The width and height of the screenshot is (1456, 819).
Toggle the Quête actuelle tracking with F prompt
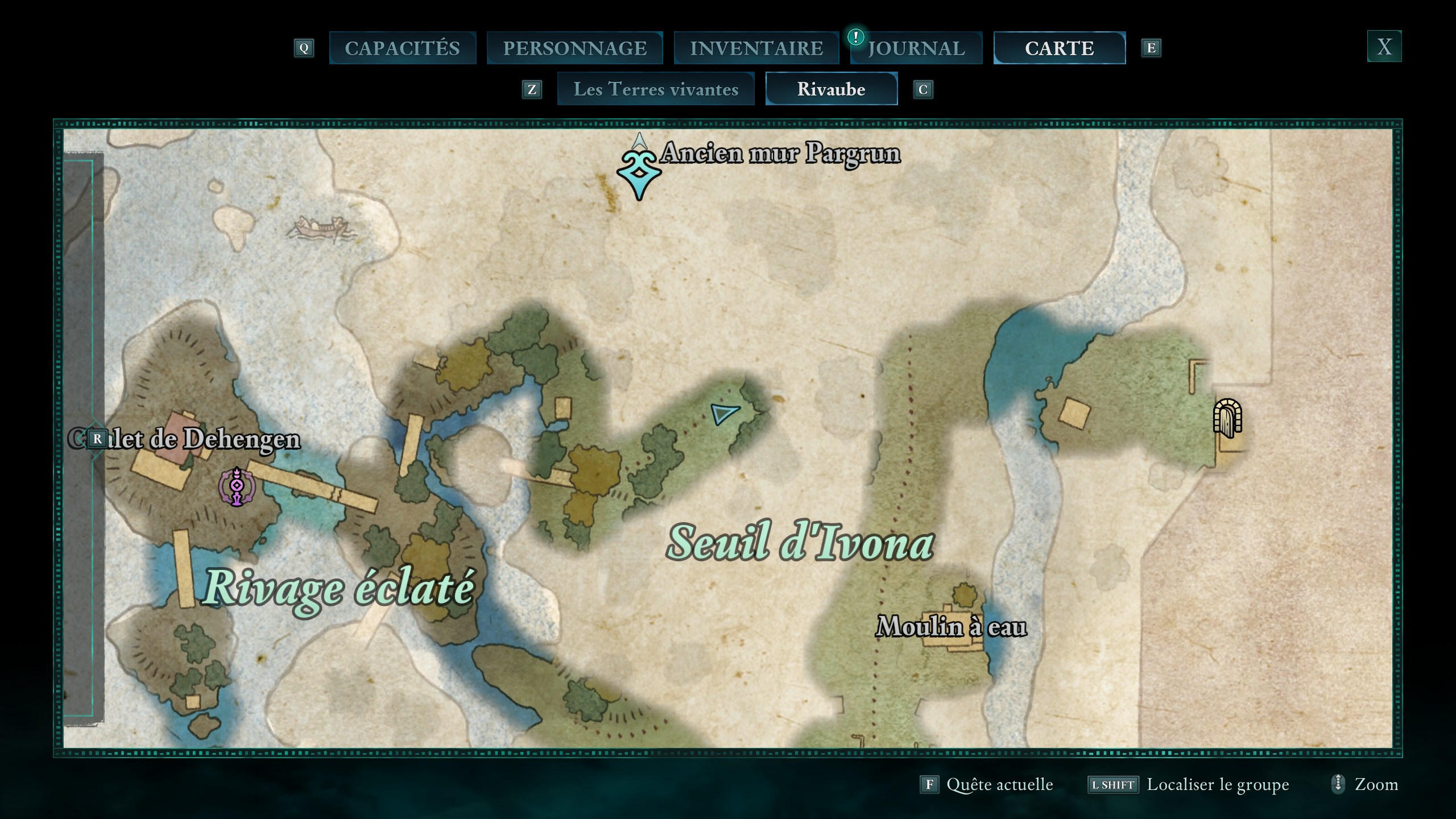pos(930,784)
